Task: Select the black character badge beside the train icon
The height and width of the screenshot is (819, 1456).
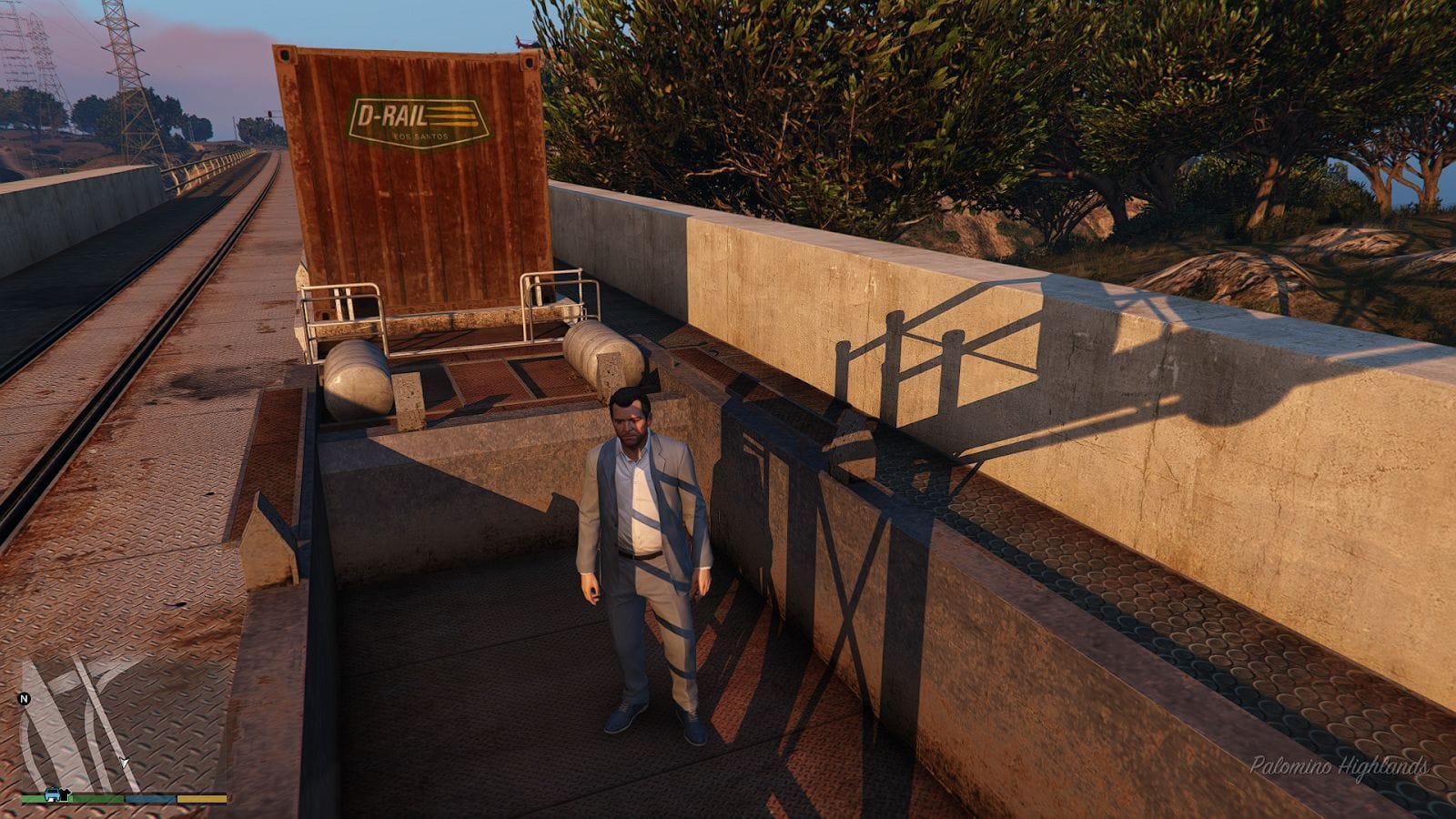Action: [66, 794]
